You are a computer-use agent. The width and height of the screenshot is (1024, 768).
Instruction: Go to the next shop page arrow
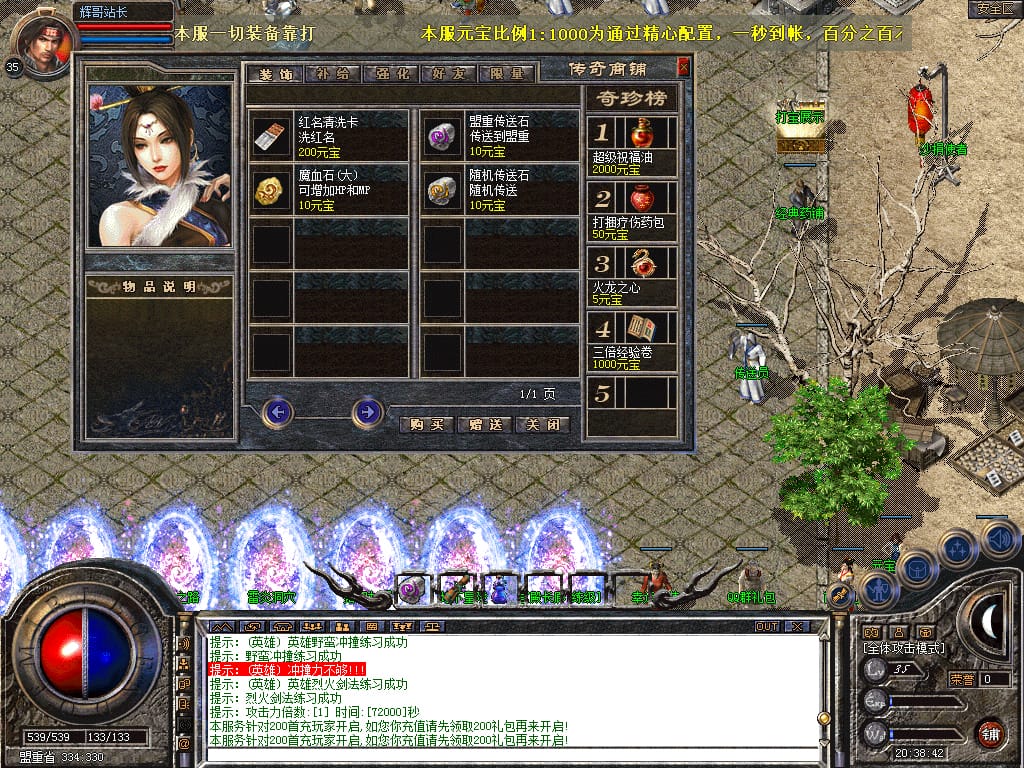[368, 411]
